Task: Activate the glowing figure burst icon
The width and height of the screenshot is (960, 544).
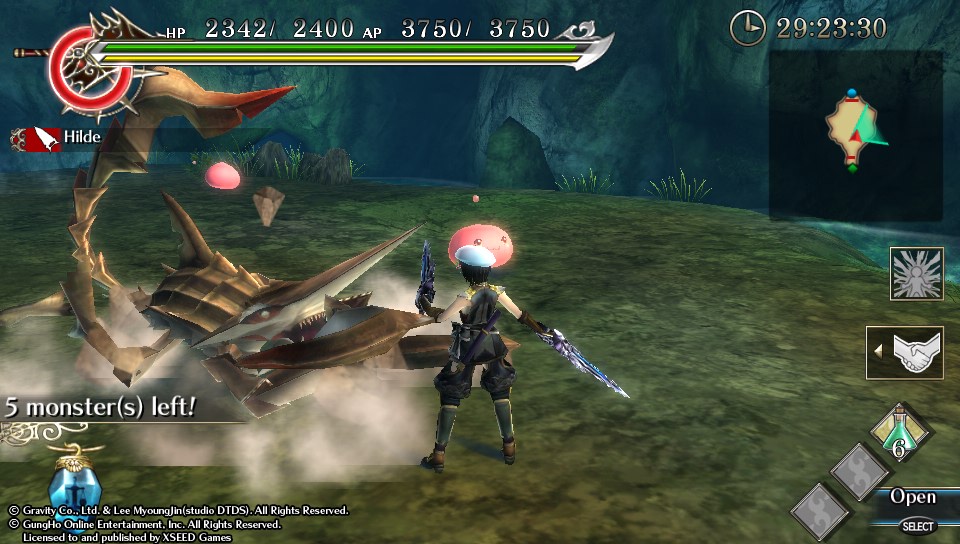Action: click(917, 273)
